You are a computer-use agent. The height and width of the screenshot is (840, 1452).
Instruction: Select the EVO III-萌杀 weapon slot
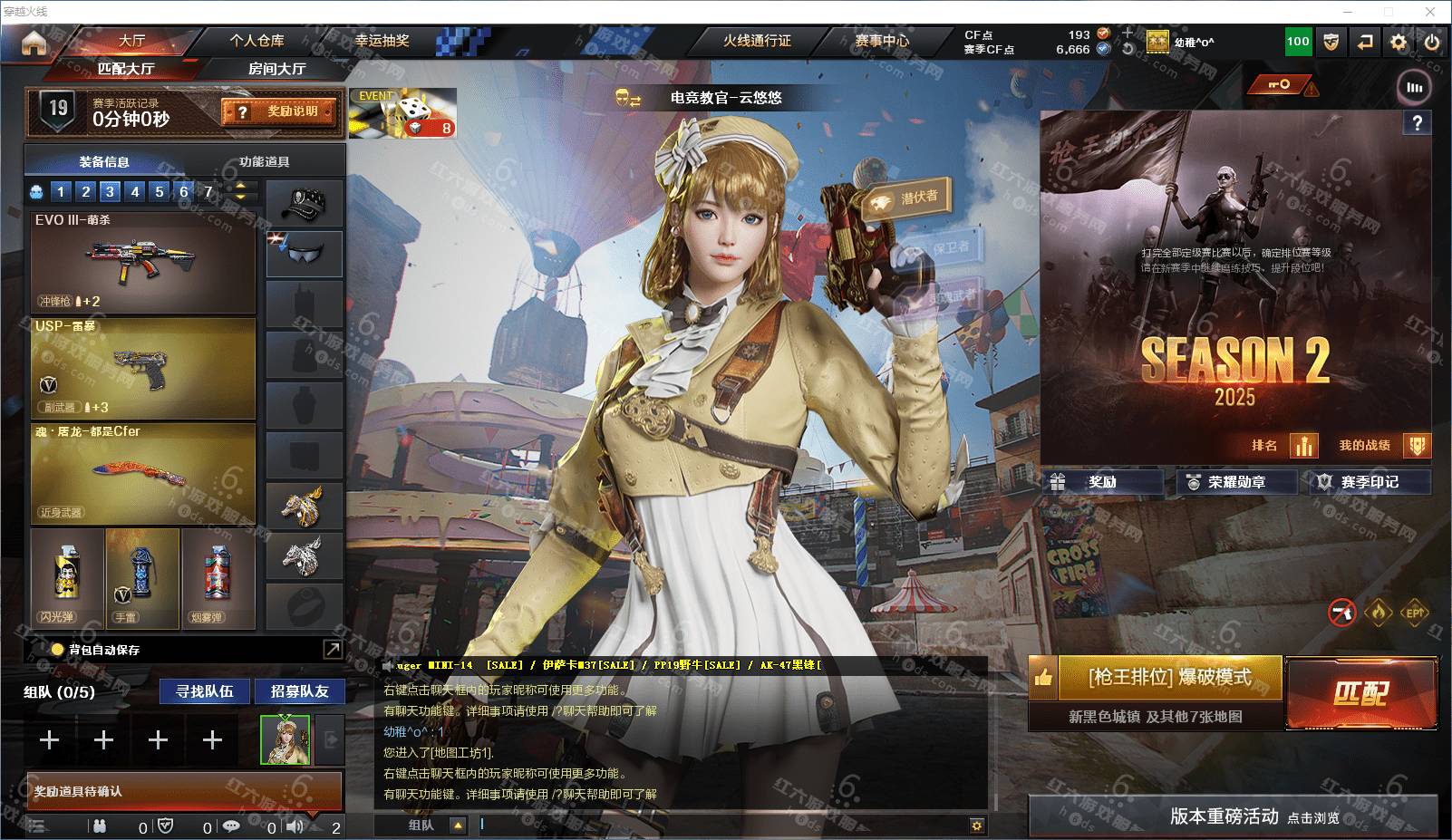(143, 262)
